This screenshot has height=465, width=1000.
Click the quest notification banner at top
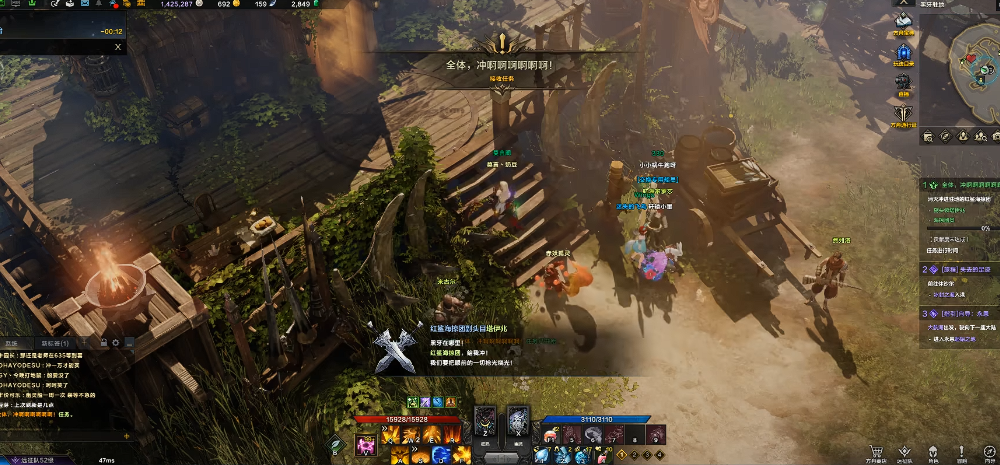coord(500,65)
